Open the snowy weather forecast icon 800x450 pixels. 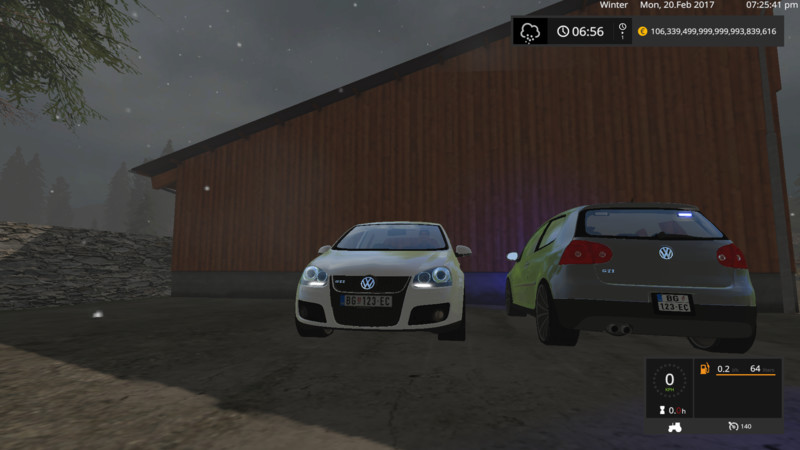click(x=530, y=31)
